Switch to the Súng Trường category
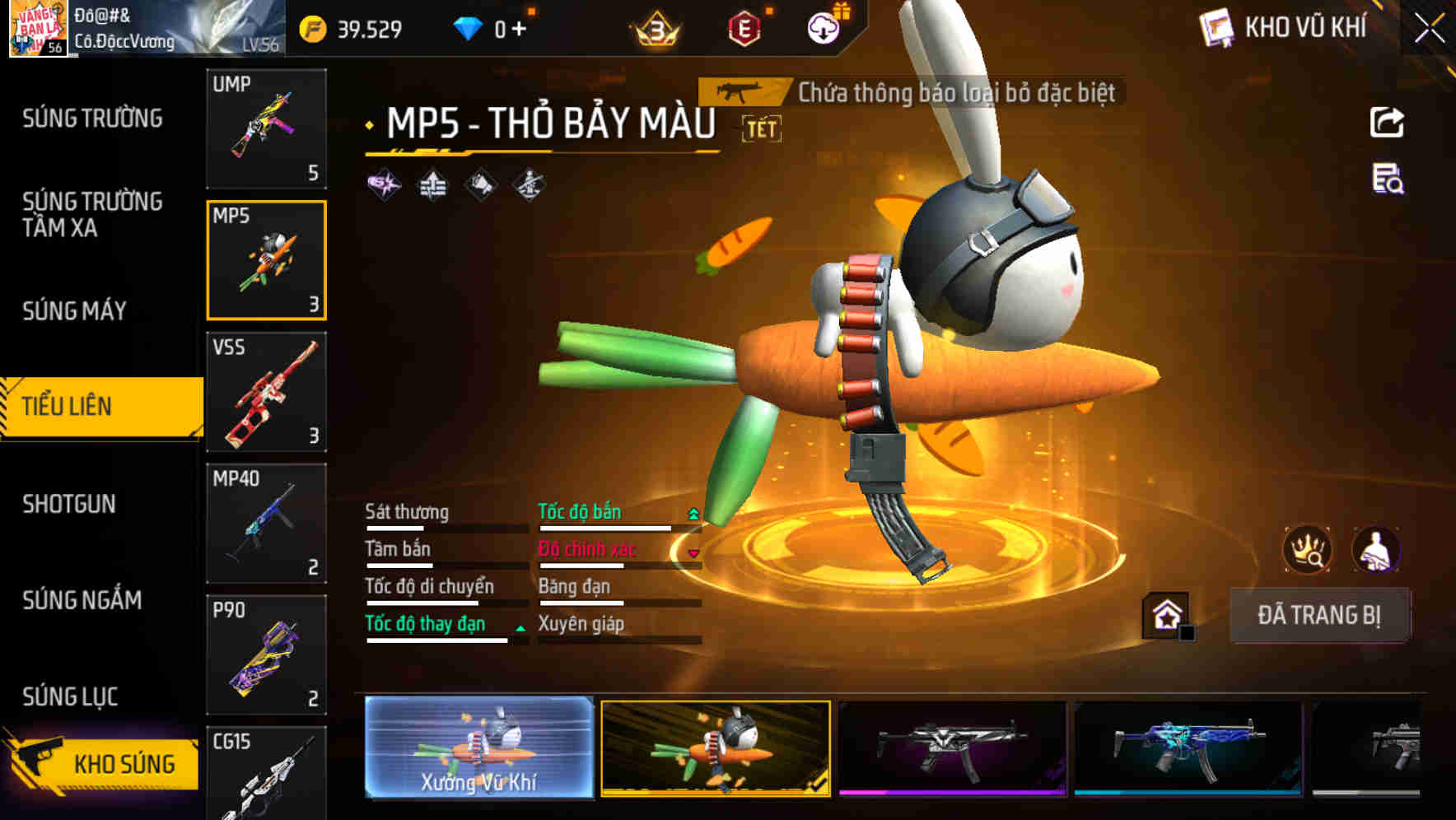The height and width of the screenshot is (820, 1456). [92, 119]
